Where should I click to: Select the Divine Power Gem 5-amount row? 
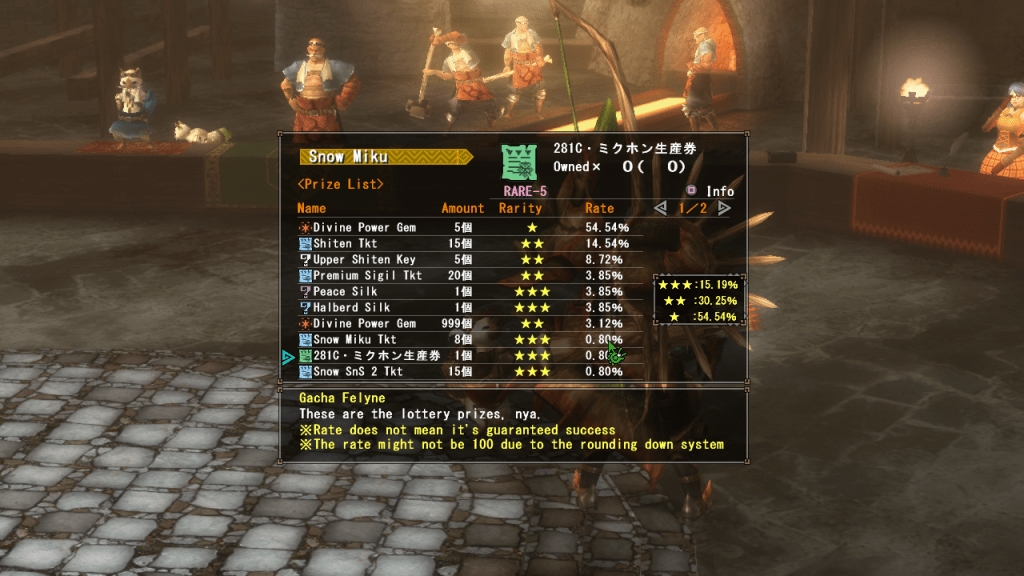pyautogui.click(x=364, y=228)
